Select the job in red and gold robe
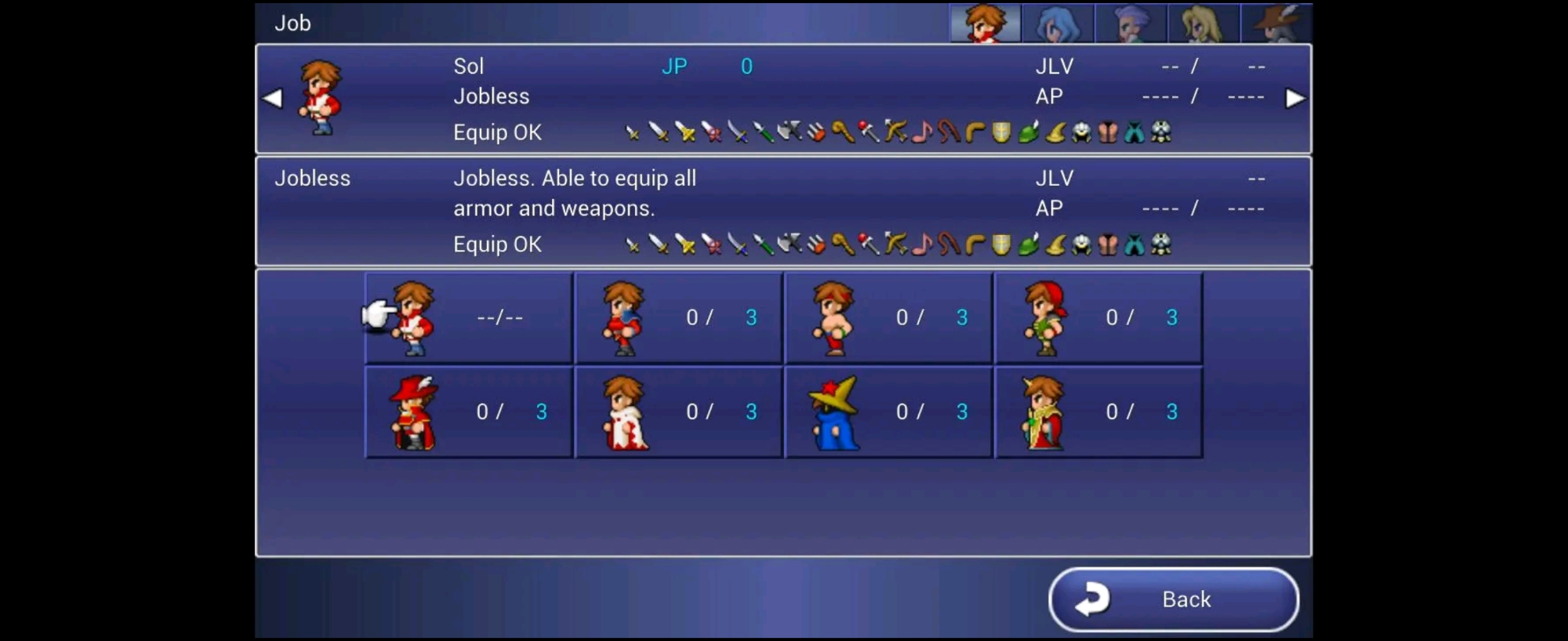 tap(1098, 412)
